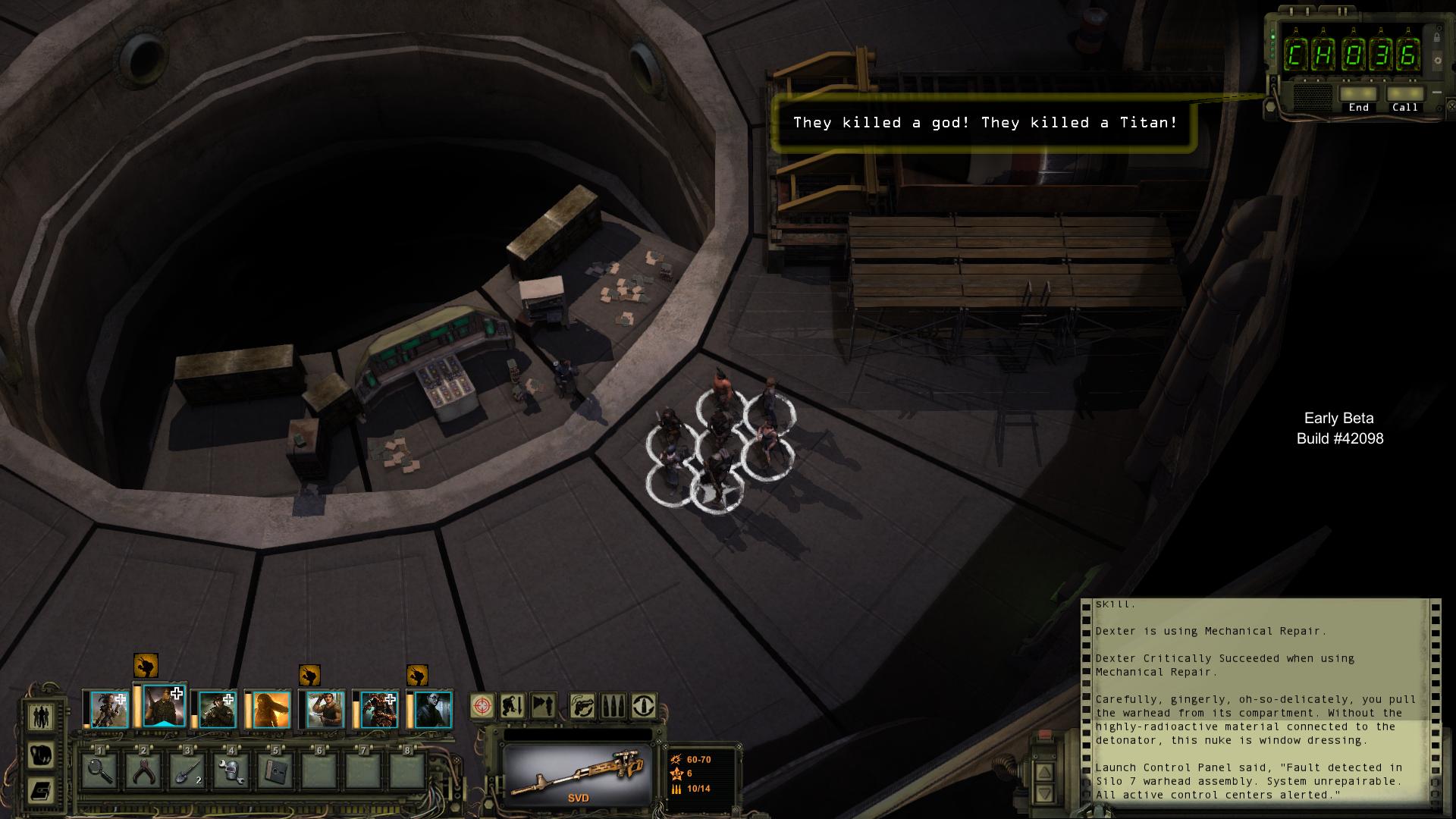The height and width of the screenshot is (819, 1456).
Task: End the radio transmission
Action: coord(1358,94)
